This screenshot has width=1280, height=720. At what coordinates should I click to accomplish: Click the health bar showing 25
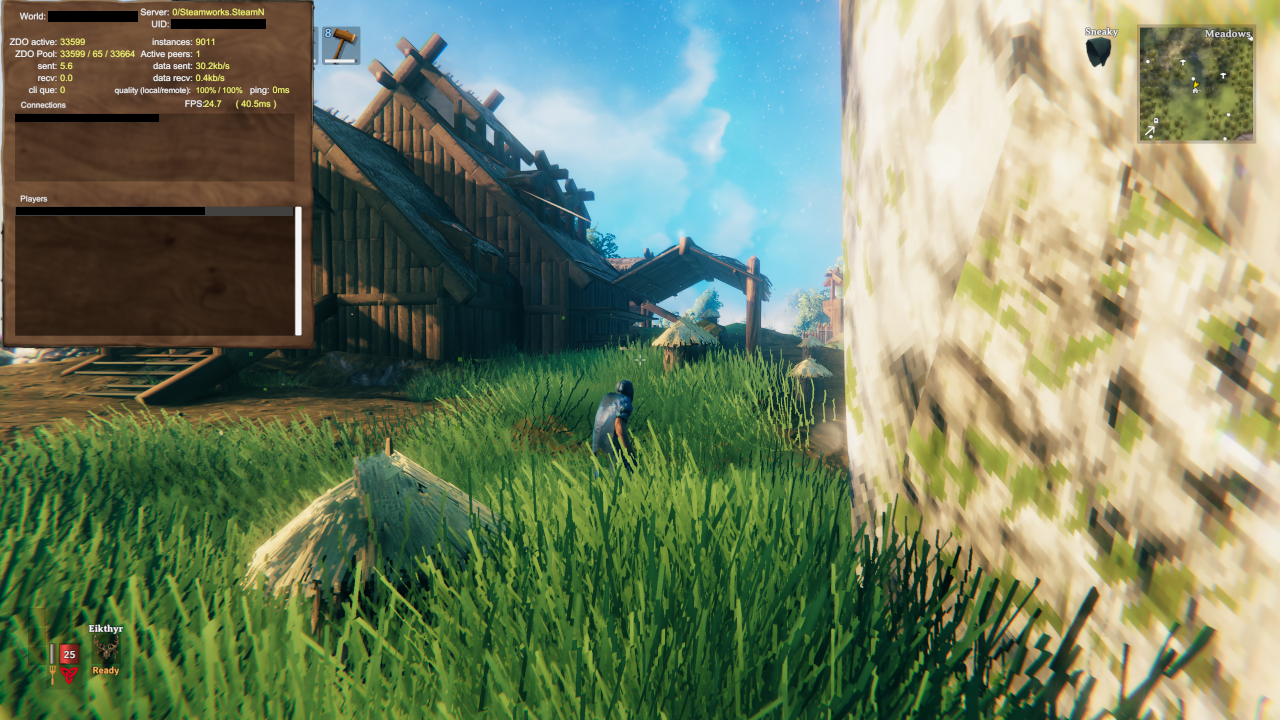point(67,654)
